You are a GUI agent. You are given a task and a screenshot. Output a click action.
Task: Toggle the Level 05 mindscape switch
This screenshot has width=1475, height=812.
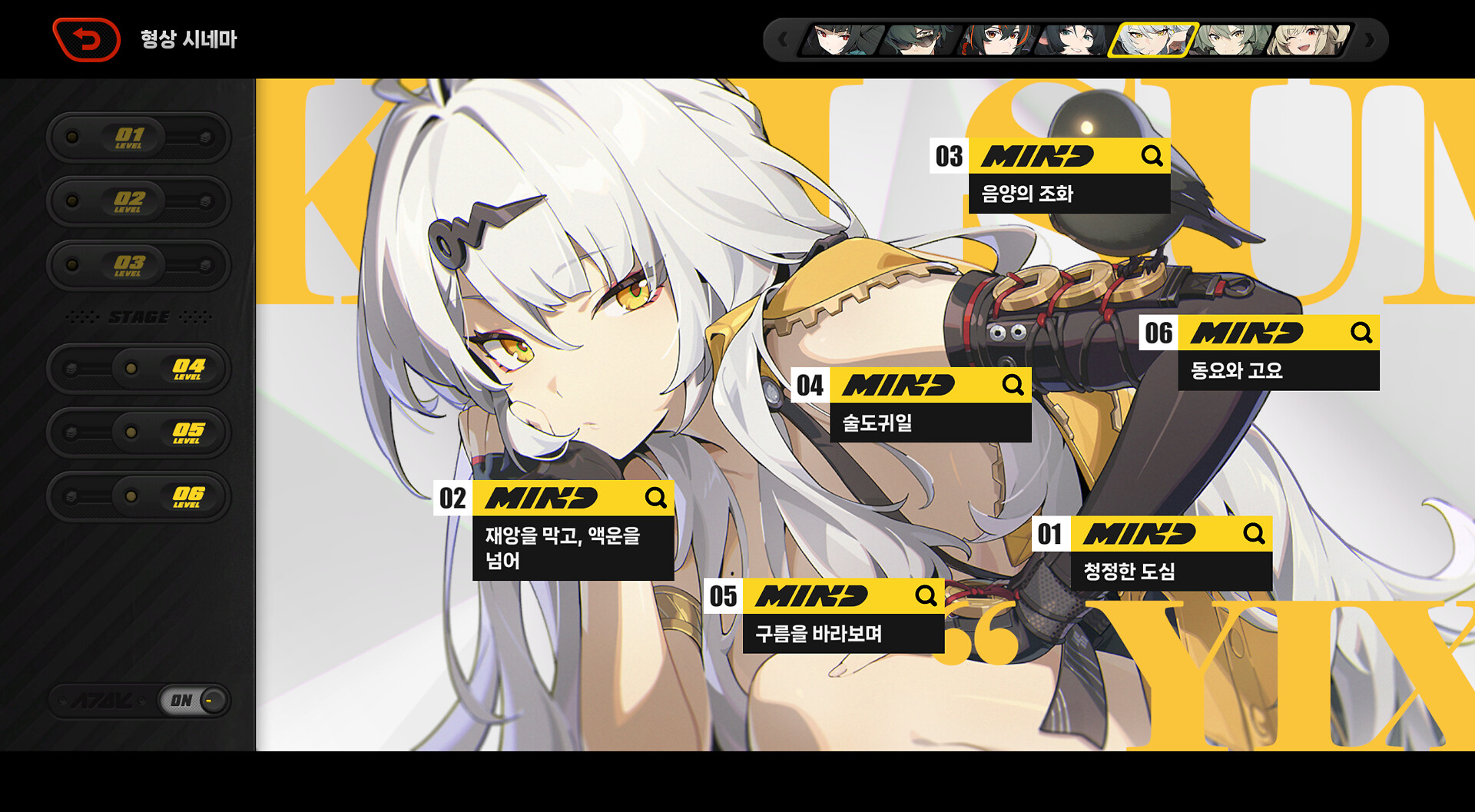click(x=138, y=433)
